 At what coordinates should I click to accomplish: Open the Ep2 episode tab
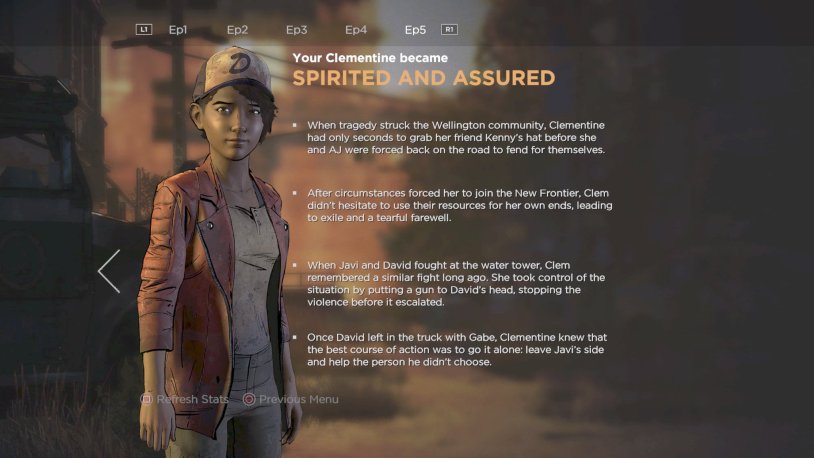pos(237,30)
